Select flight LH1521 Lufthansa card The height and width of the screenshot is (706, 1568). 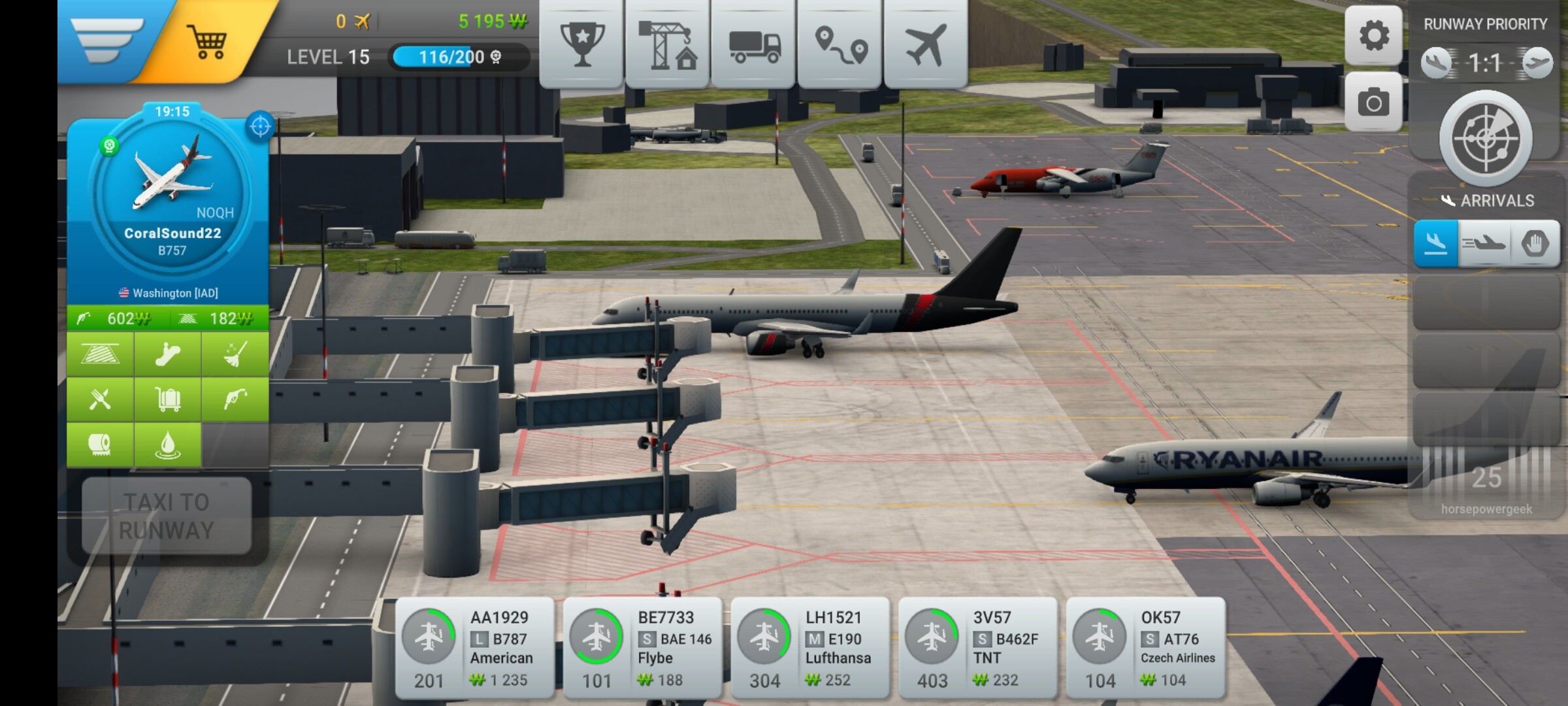pyautogui.click(x=810, y=648)
